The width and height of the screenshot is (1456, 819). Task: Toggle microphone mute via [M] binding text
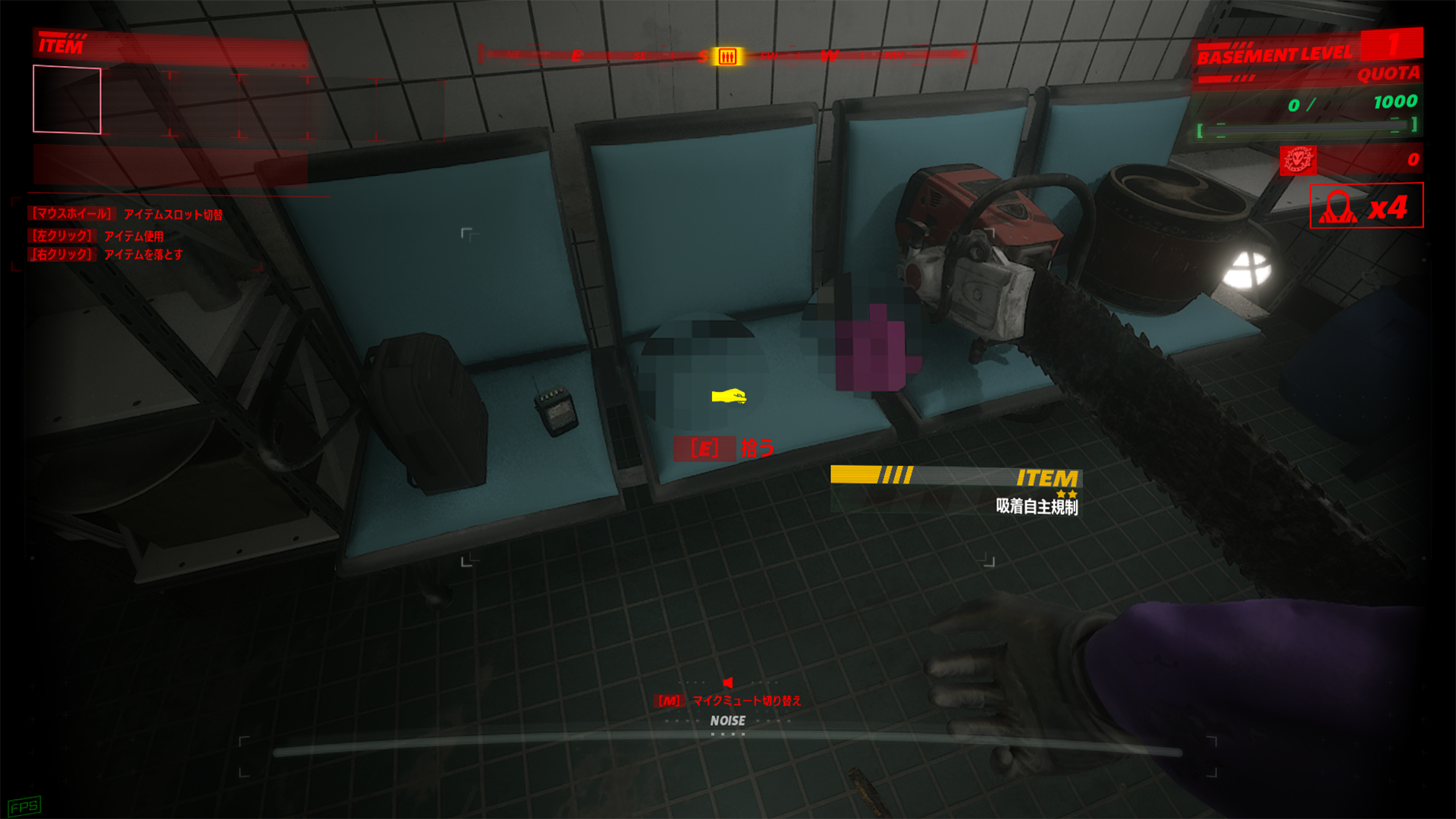(x=669, y=702)
